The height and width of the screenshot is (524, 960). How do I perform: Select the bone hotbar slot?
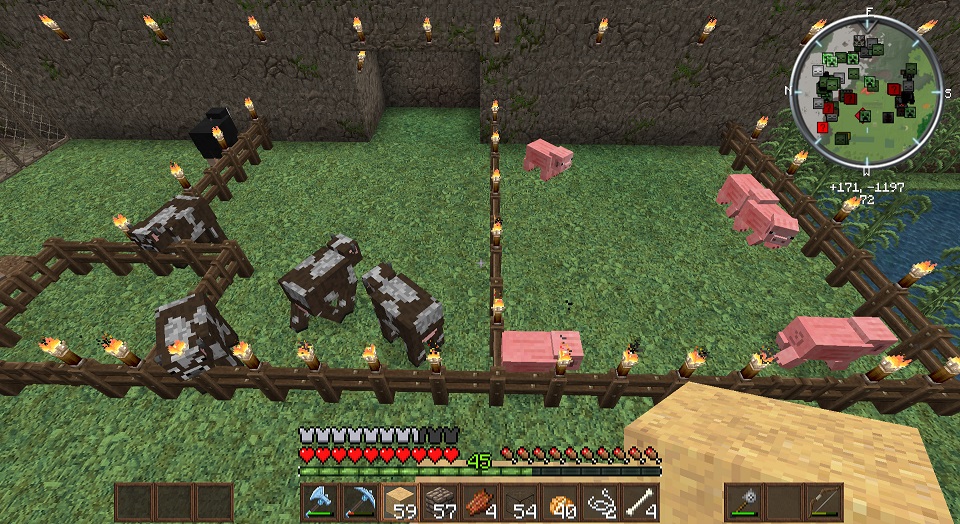[x=640, y=501]
